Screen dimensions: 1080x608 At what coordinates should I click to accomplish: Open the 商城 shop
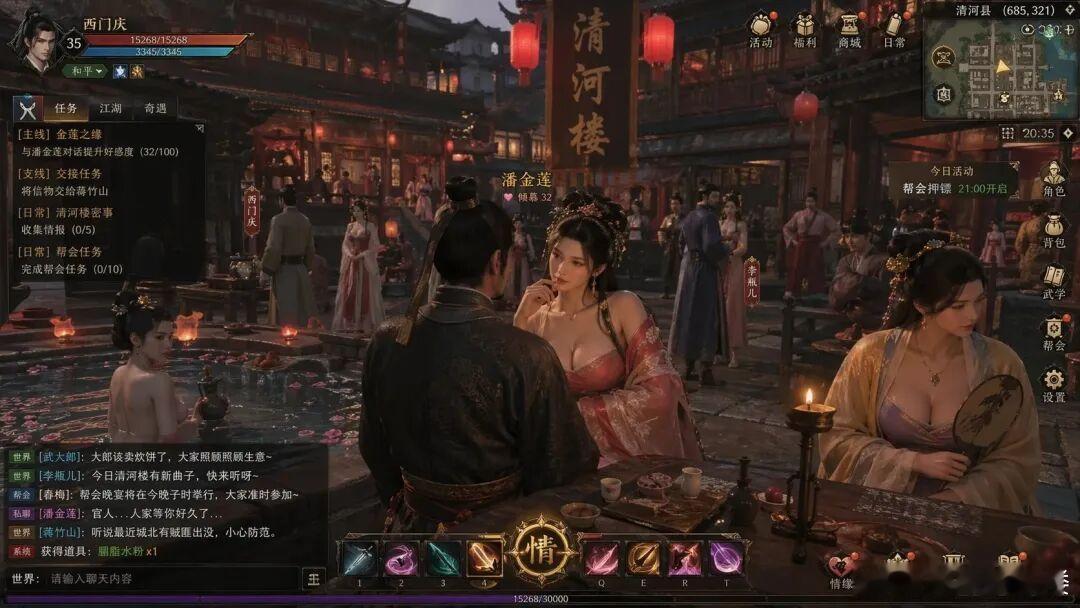tap(849, 27)
